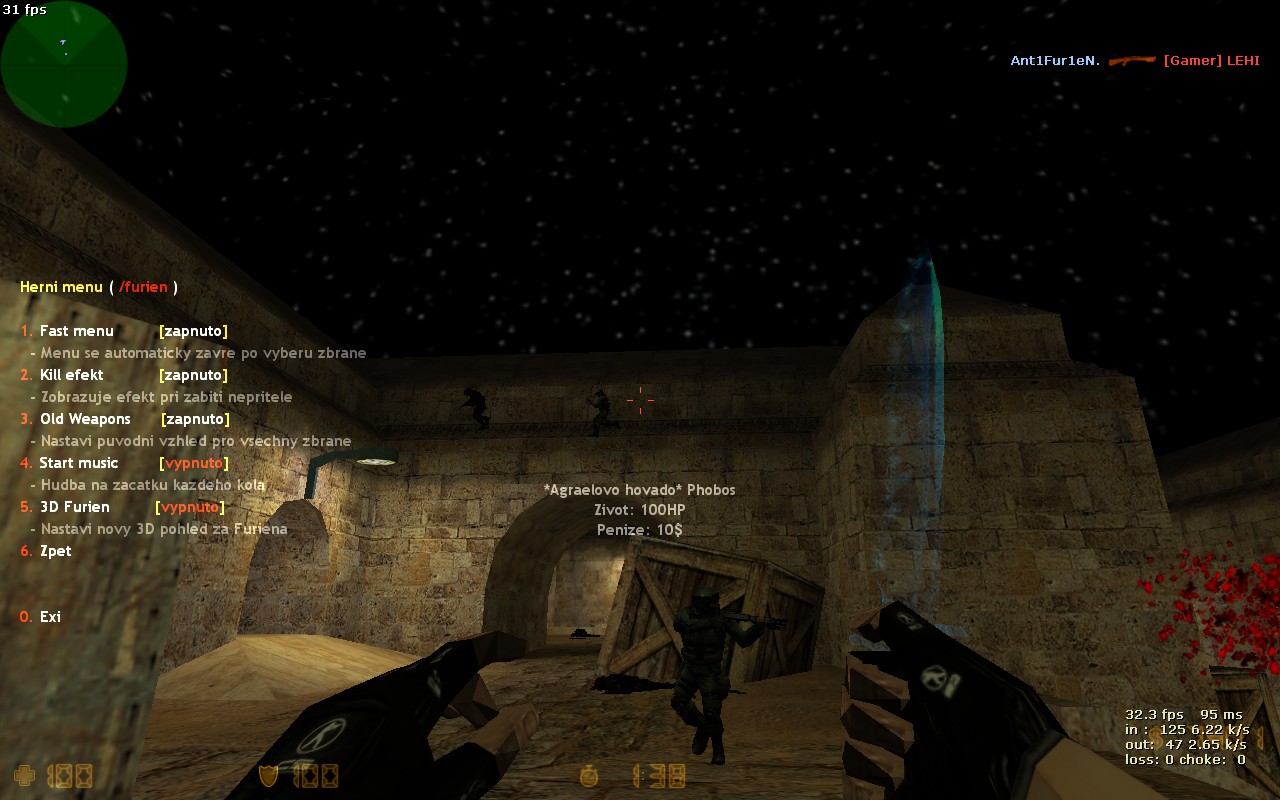
Task: Turn on the 3D Furien view
Action: click(x=74, y=507)
